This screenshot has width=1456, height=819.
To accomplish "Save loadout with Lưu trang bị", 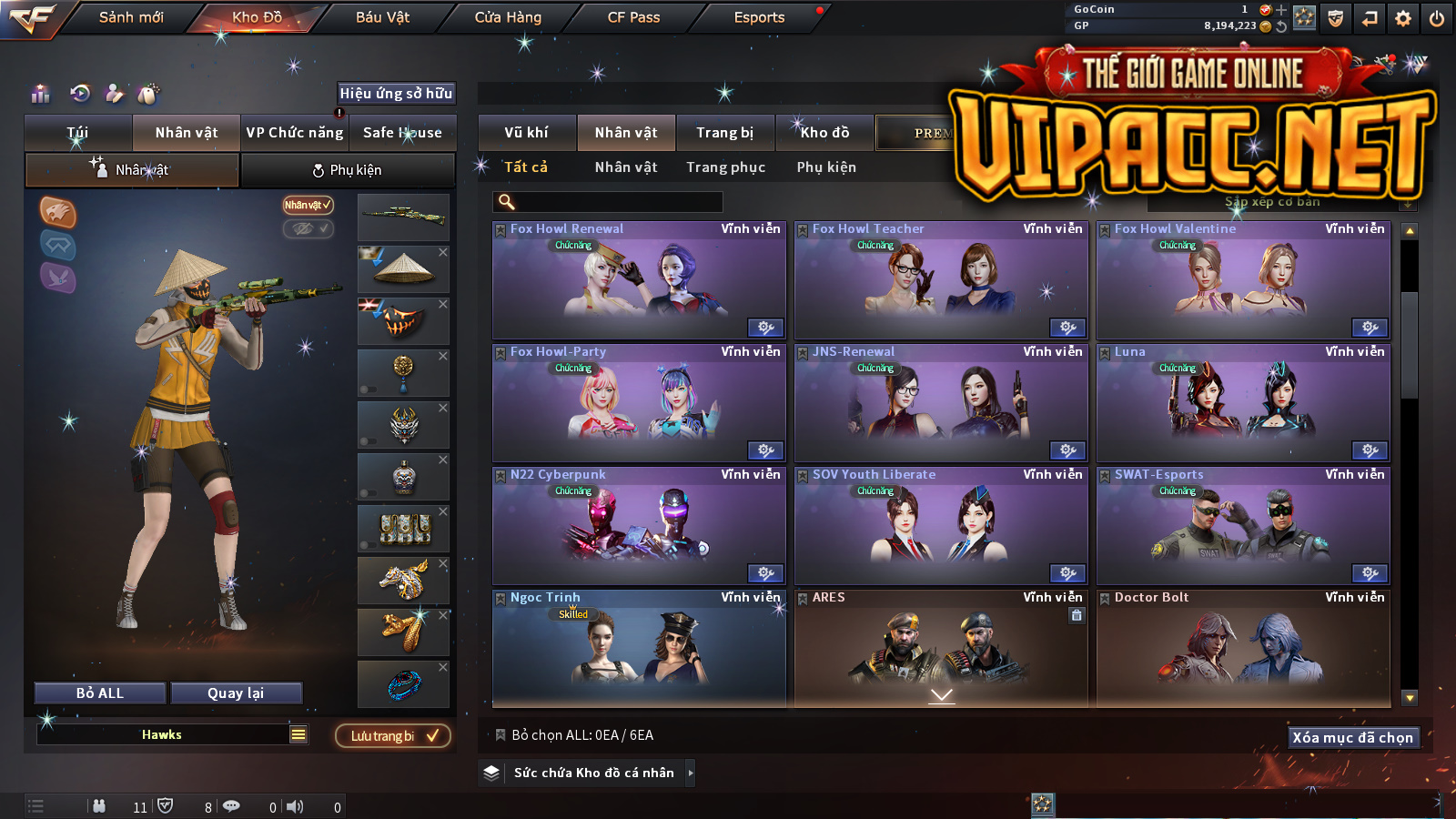I will point(393,736).
